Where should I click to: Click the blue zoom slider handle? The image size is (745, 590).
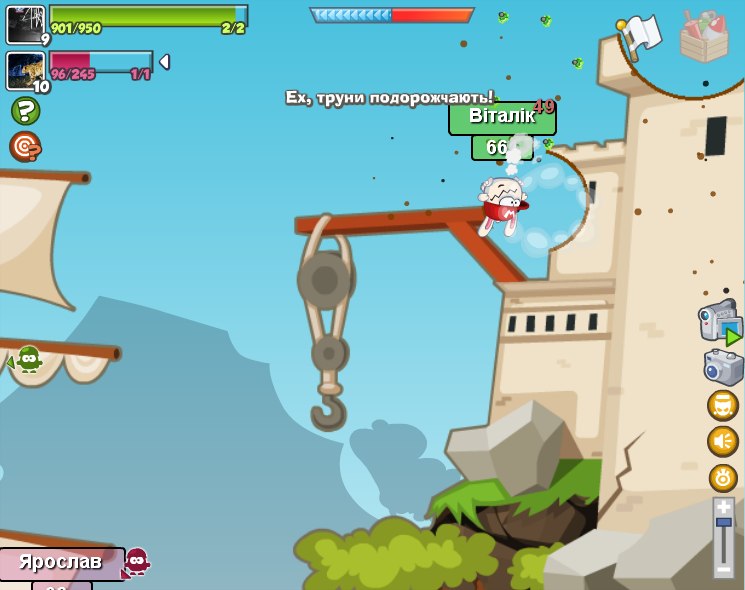coord(724,522)
